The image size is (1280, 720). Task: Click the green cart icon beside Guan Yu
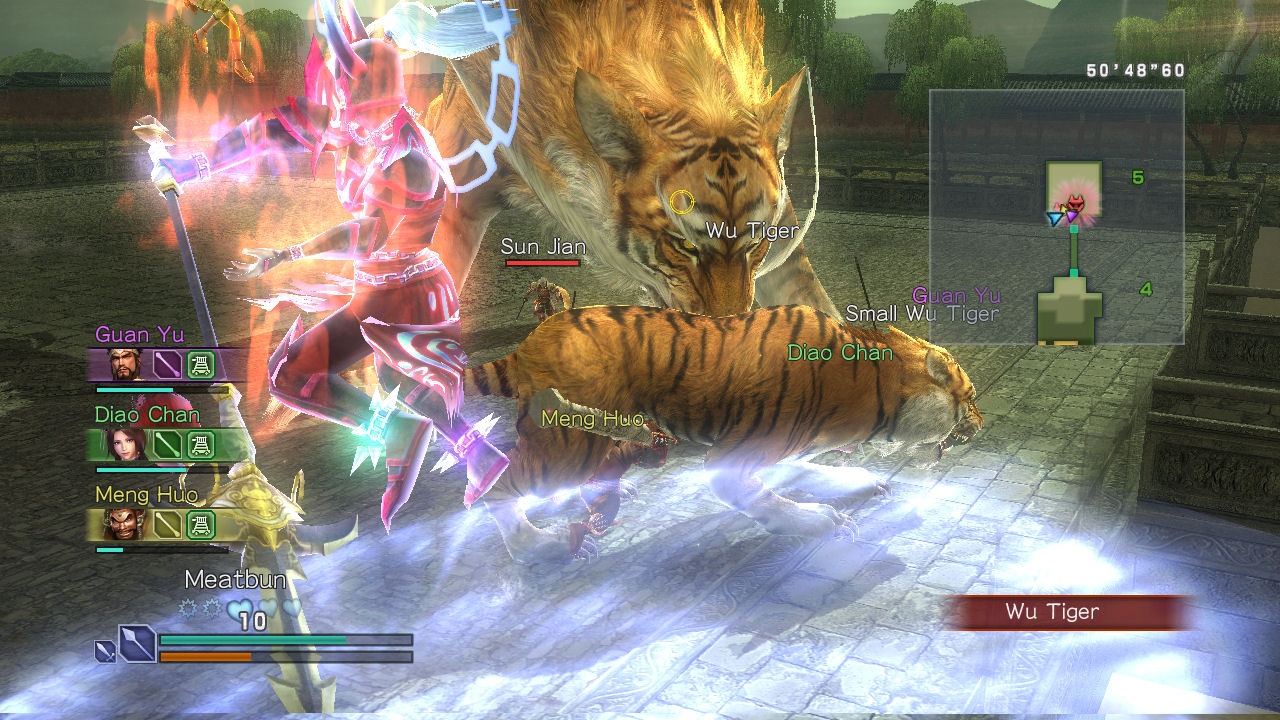tap(202, 365)
